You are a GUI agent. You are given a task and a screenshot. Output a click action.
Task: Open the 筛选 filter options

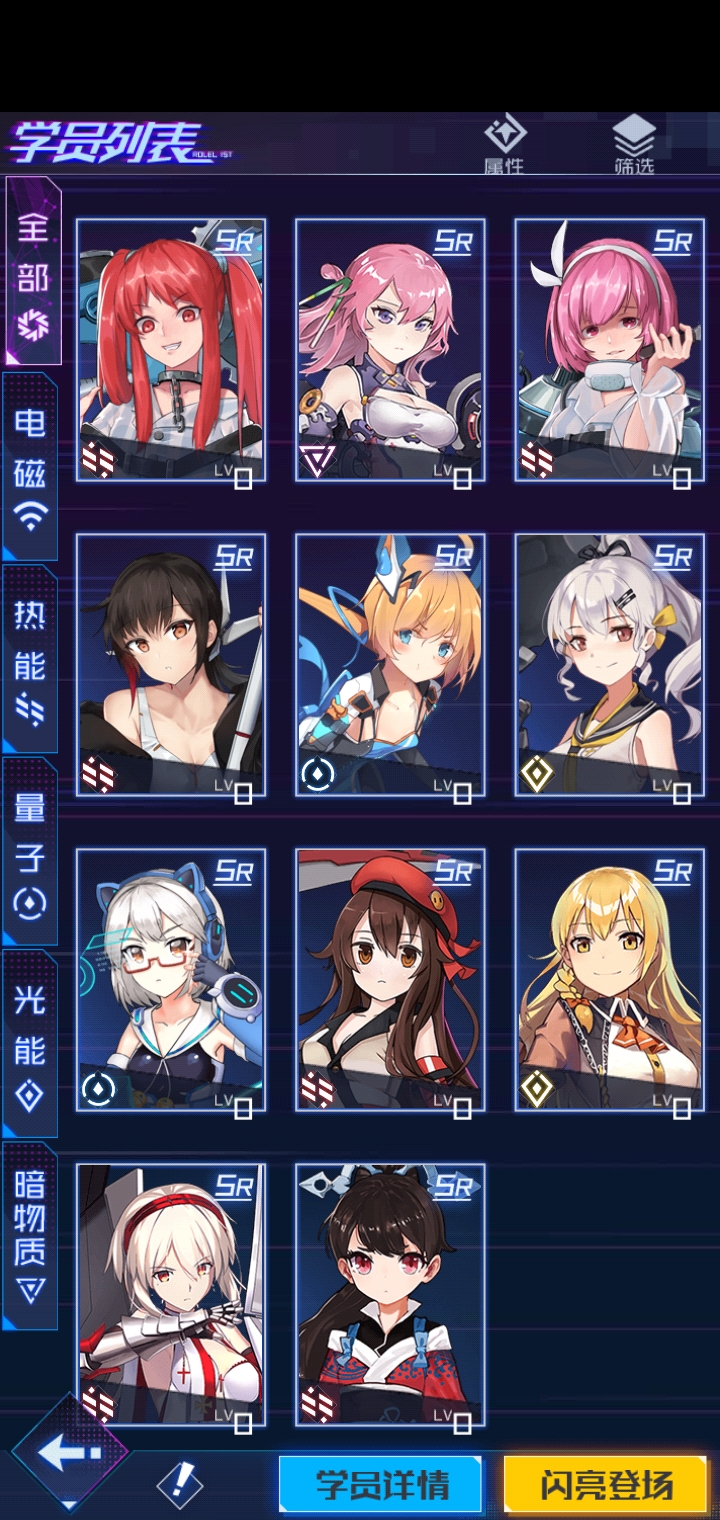coord(634,145)
